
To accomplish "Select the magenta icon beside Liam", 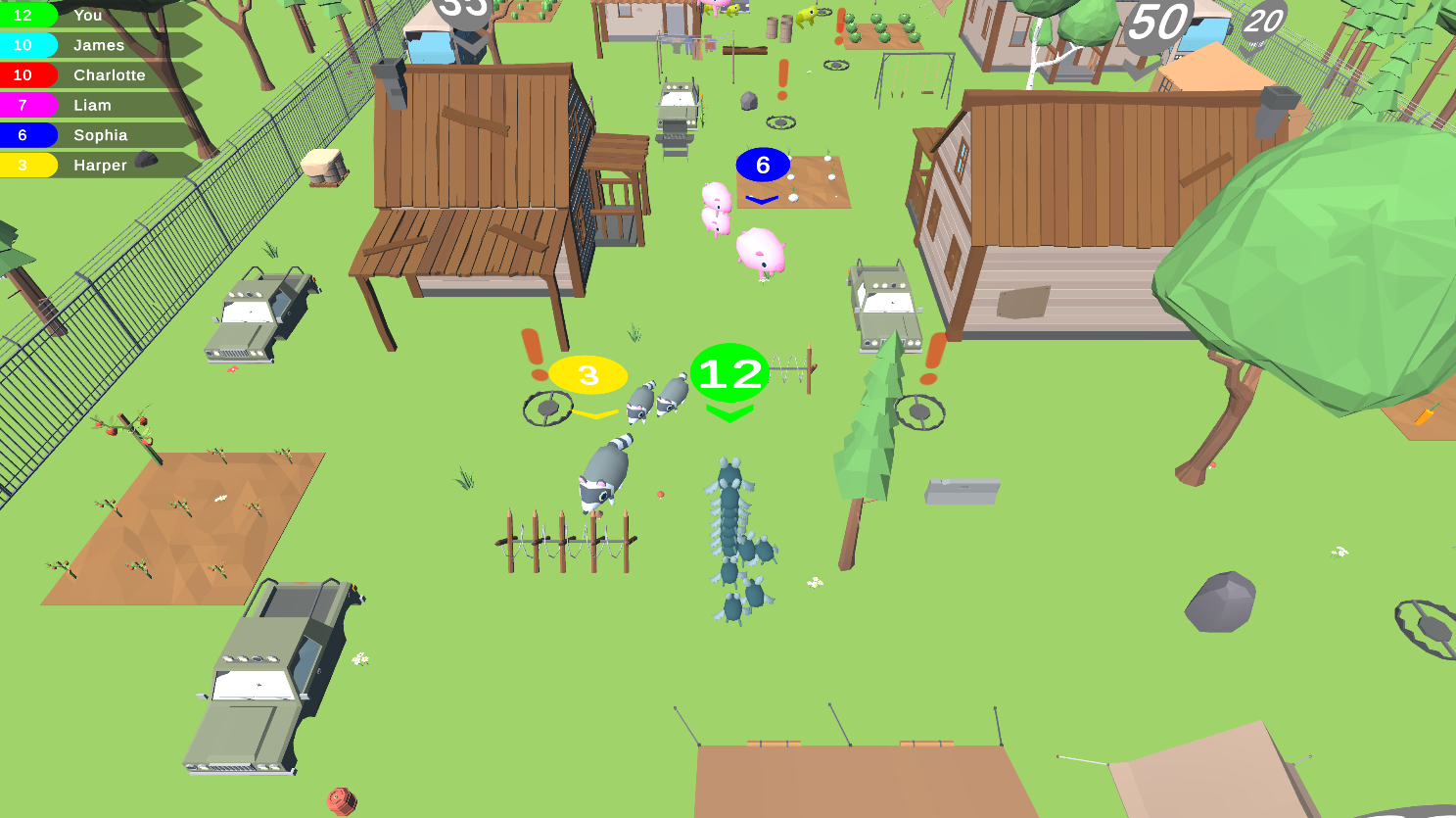I will (23, 105).
